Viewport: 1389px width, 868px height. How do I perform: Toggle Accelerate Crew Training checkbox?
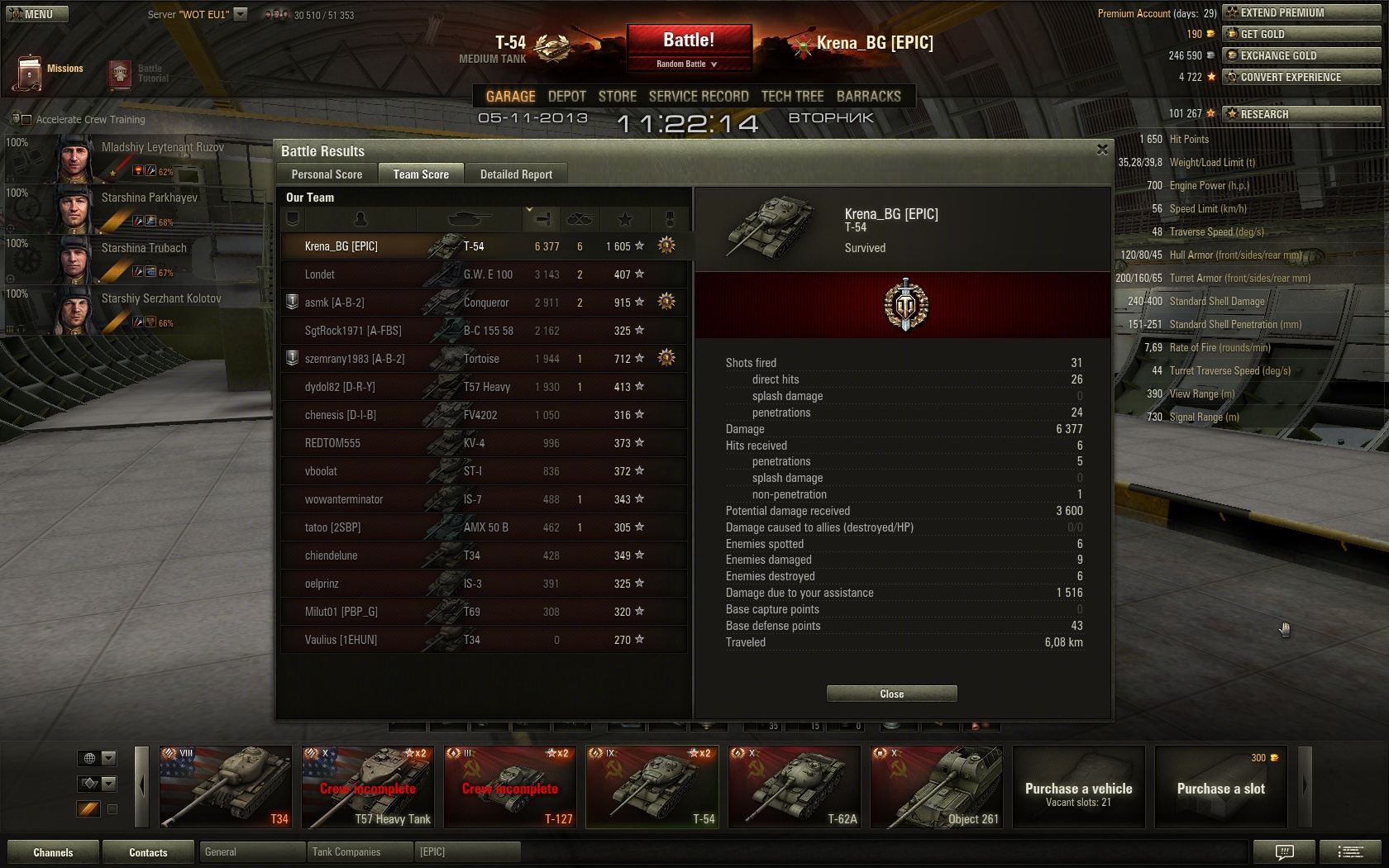(x=26, y=120)
